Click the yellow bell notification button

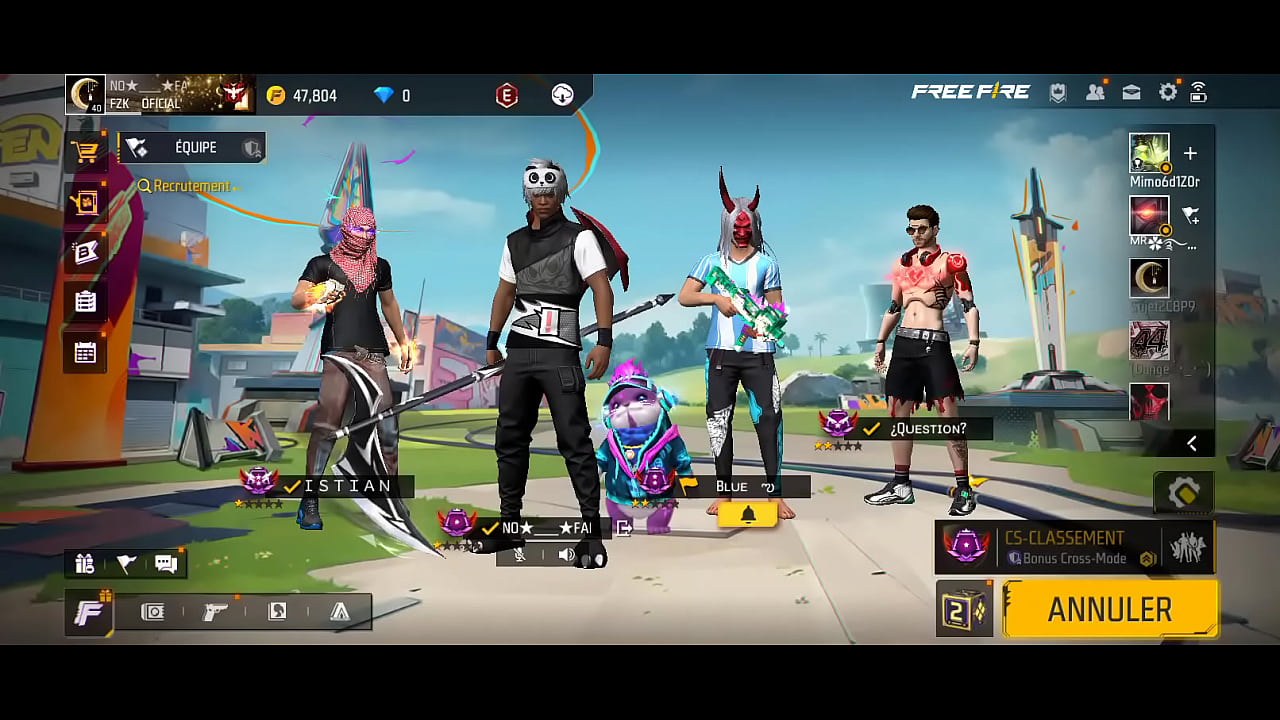coord(748,514)
